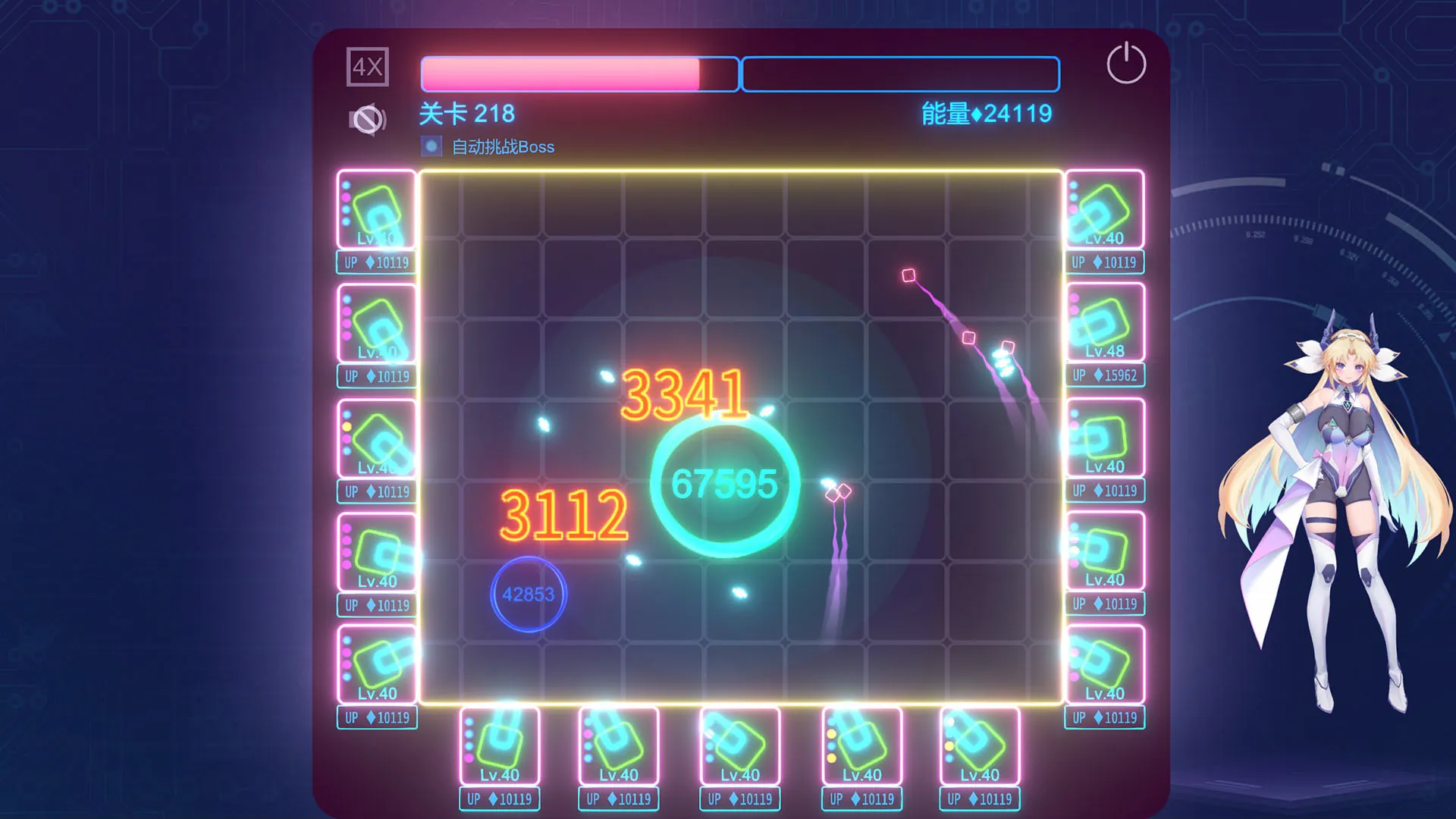Click UP ♦15962 to upgrade the Lv.48 turret
Viewport: 1456px width, 819px height.
(1104, 375)
